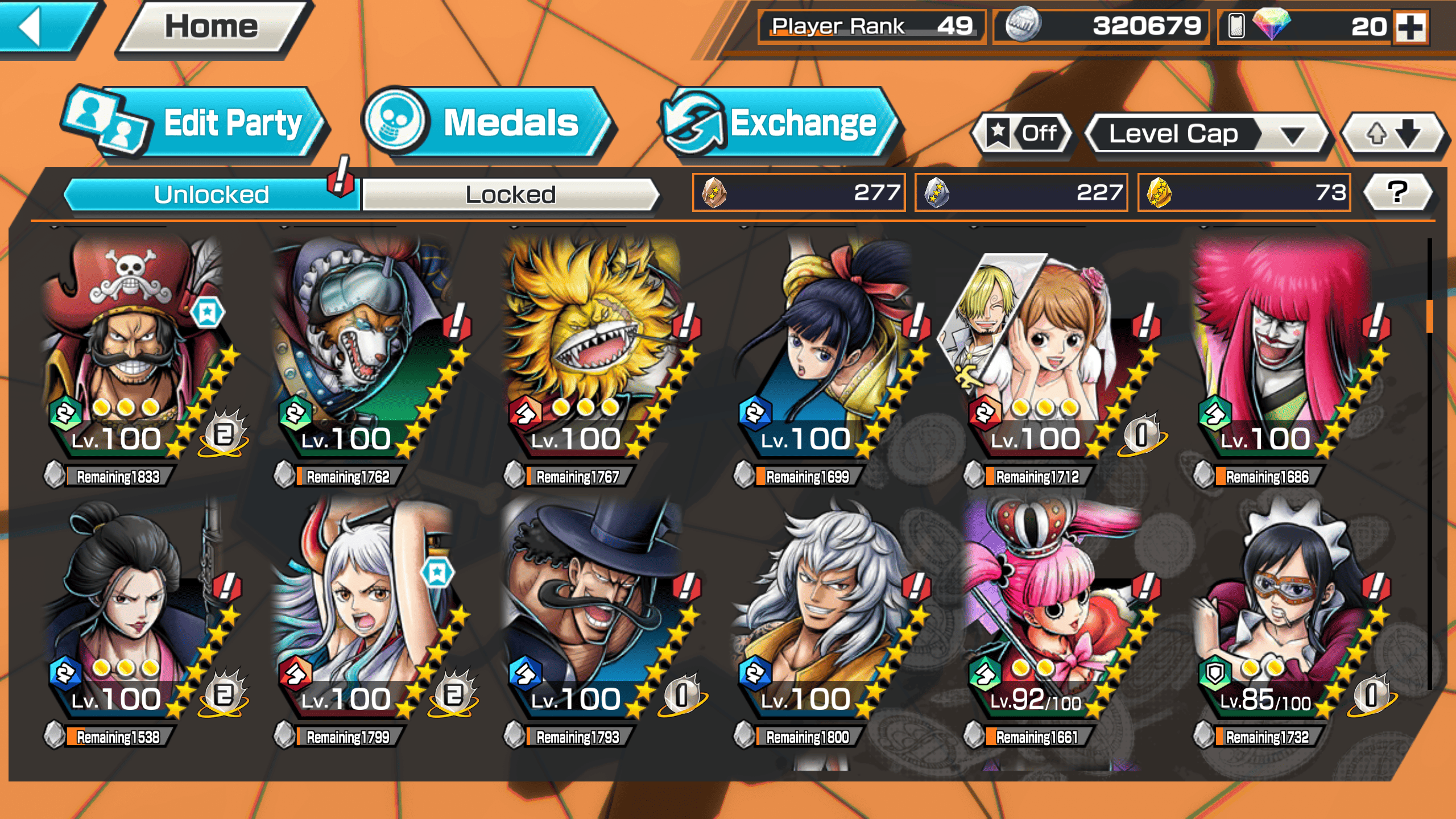This screenshot has width=1456, height=819.
Task: Reverse the sort order with arrows button
Action: coord(1392,134)
